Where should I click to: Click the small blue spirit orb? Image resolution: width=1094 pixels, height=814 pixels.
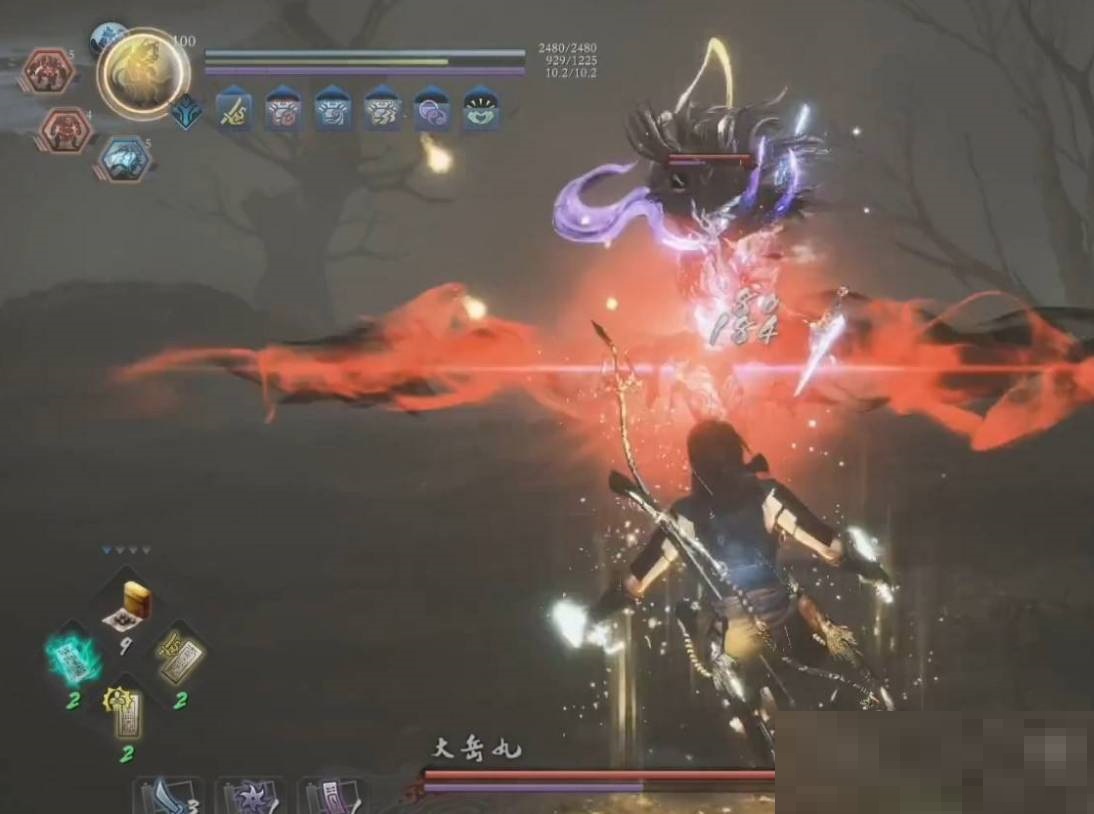106,40
